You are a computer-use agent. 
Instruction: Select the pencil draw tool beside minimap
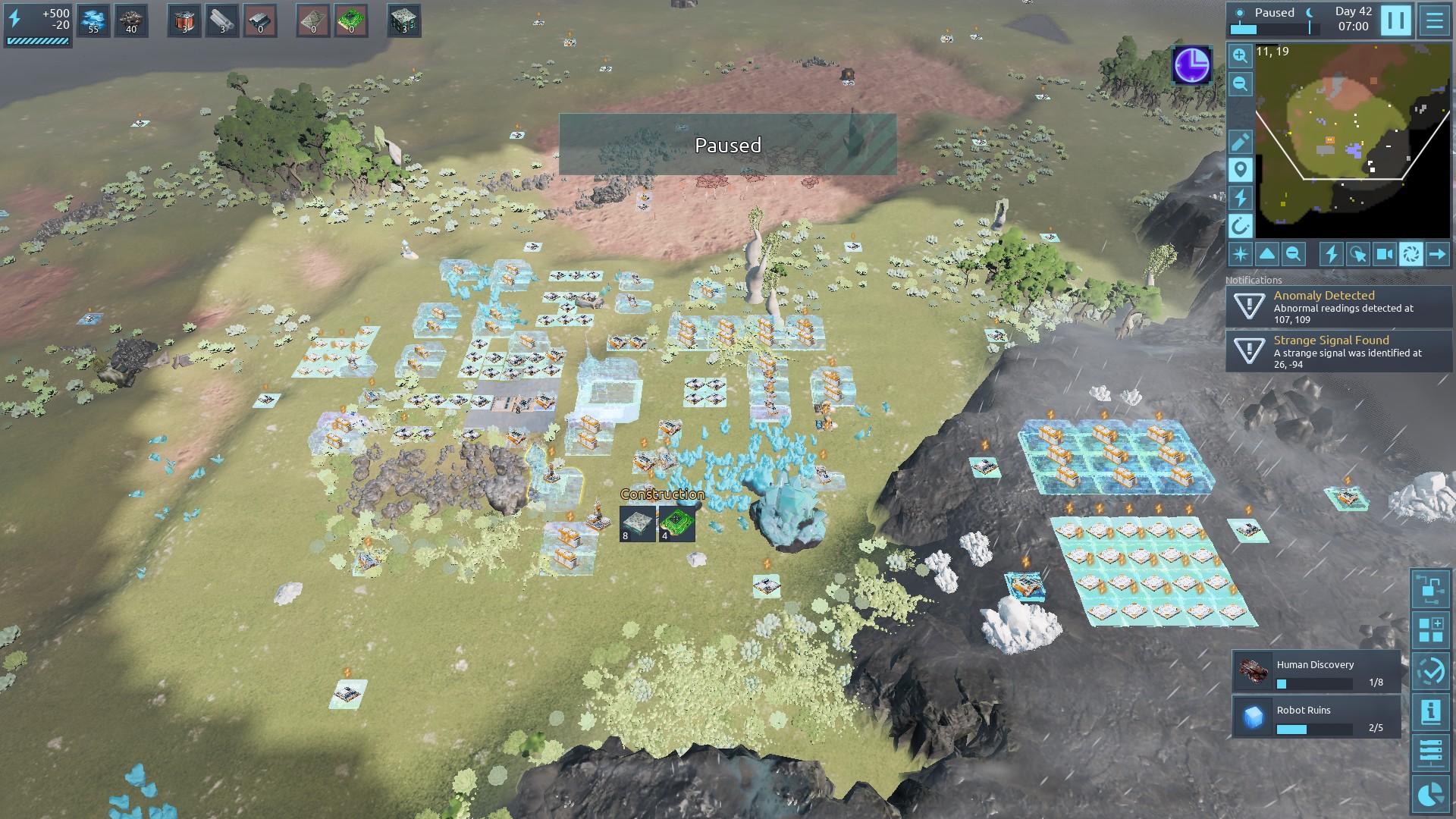(x=1240, y=142)
